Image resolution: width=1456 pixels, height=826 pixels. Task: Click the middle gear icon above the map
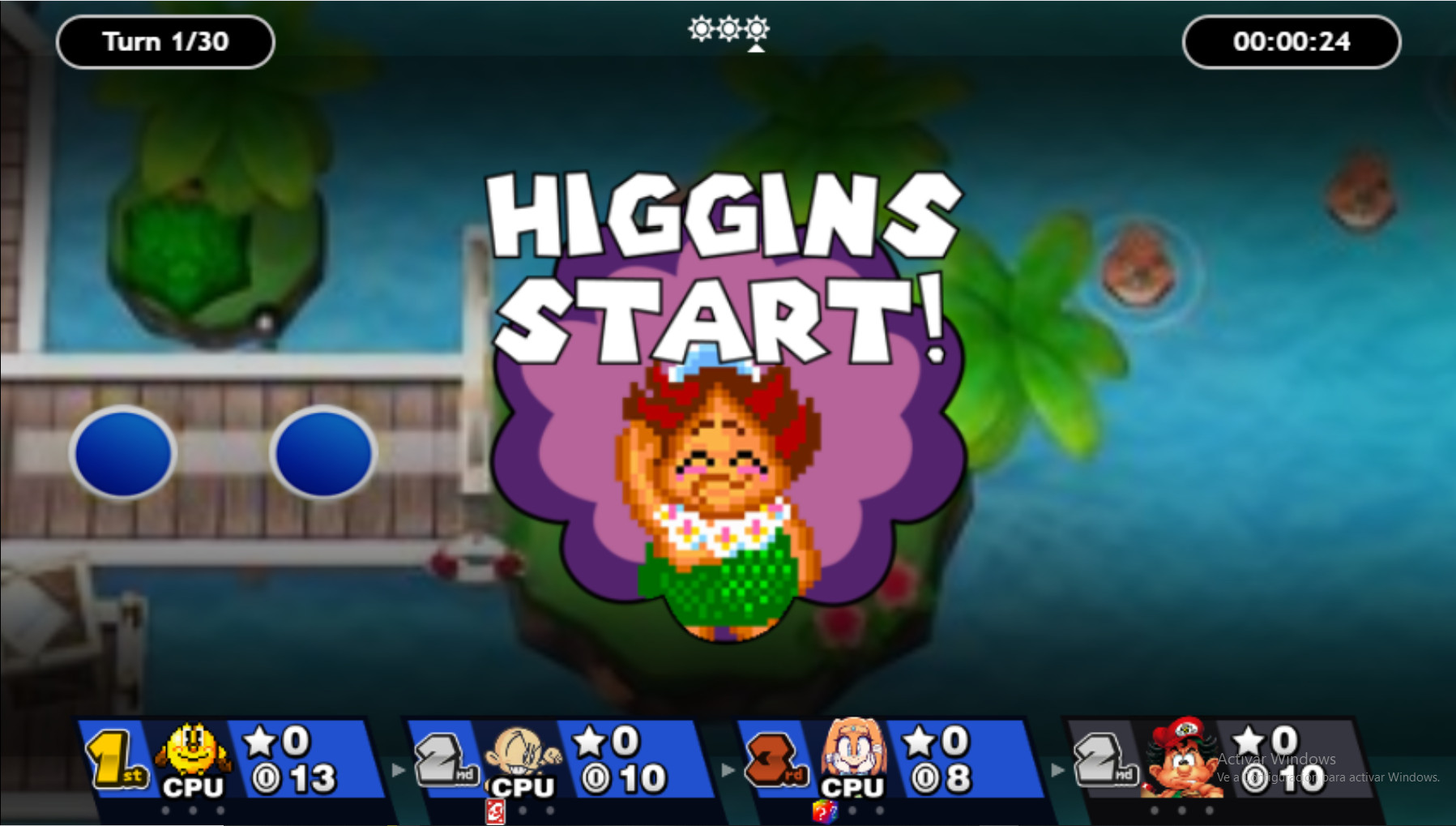coord(731,29)
